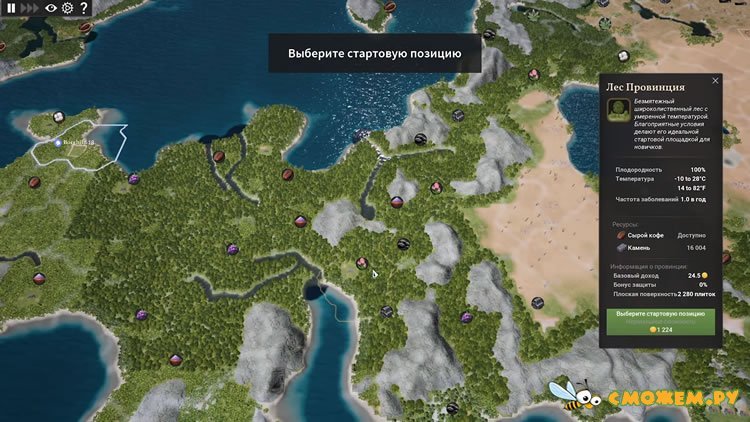
Task: Open help with the question mark icon
Action: (x=83, y=8)
